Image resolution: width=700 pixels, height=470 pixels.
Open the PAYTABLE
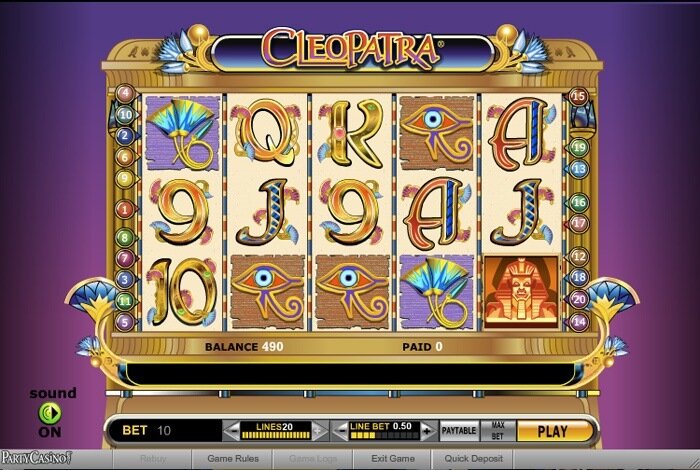tap(459, 431)
